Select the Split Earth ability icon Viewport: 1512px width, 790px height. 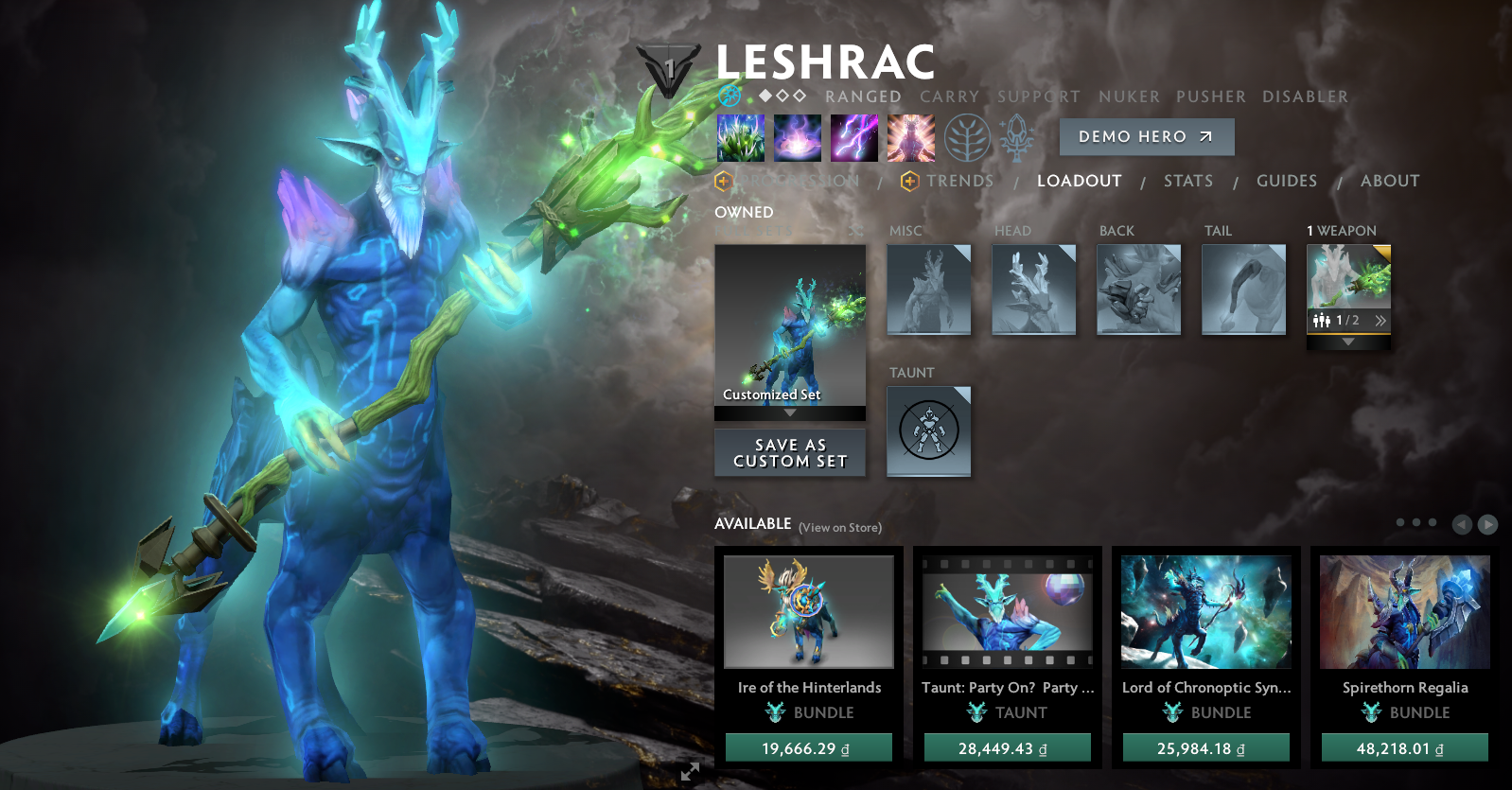click(x=741, y=136)
